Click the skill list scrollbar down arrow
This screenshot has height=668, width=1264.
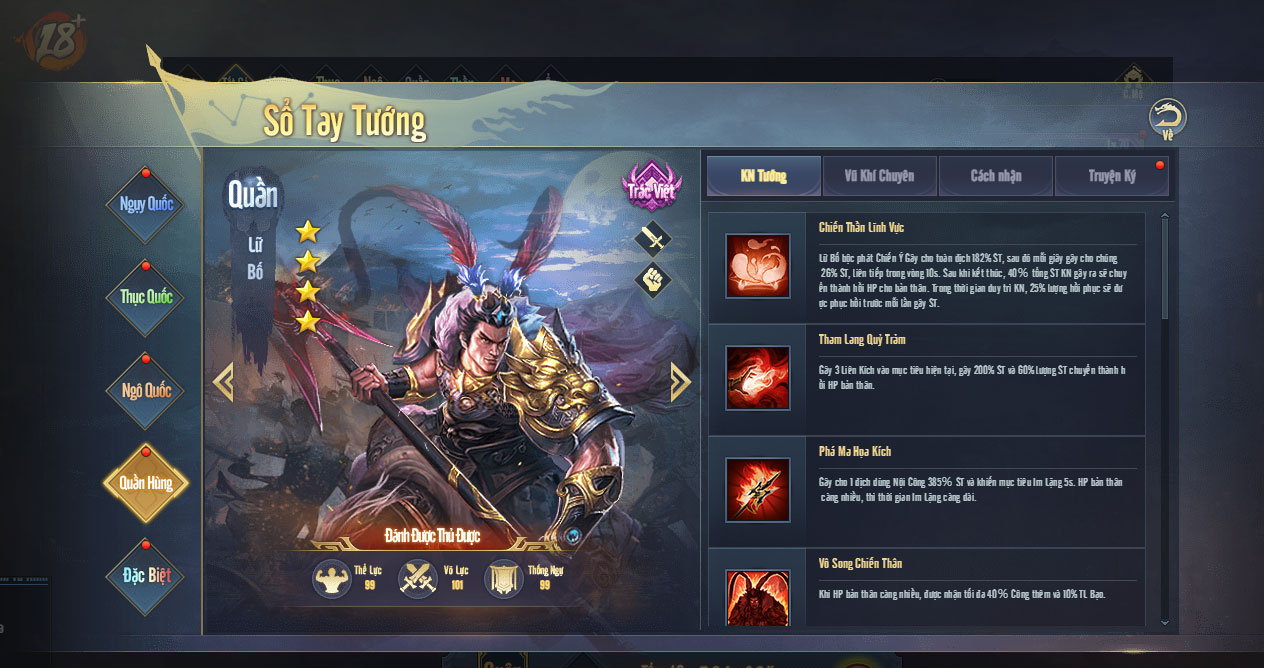point(1164,622)
